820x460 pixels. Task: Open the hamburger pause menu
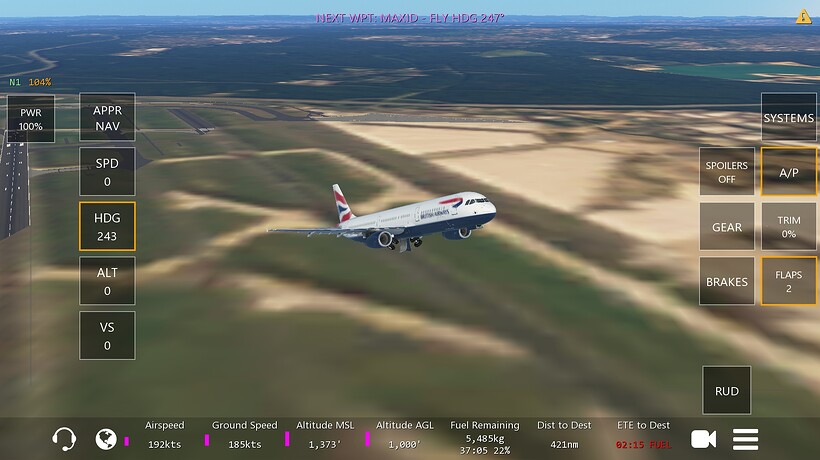[x=746, y=439]
